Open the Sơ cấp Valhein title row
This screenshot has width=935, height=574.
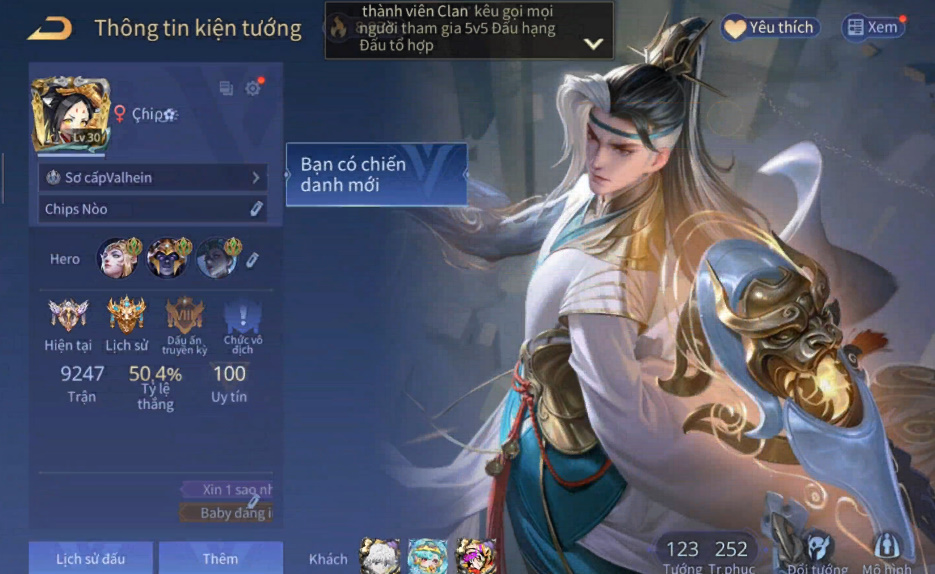tap(152, 177)
